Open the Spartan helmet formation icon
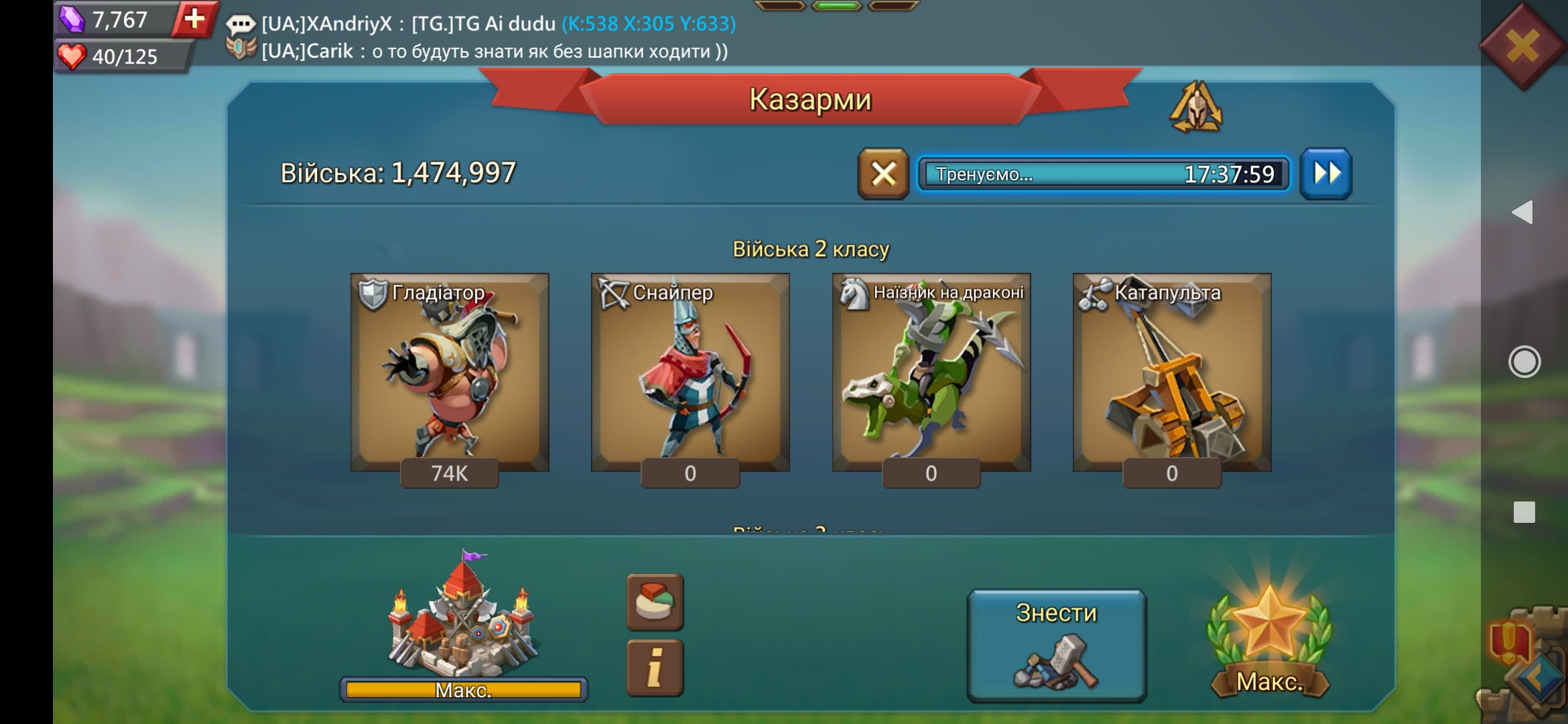This screenshot has height=724, width=1568. point(1196,107)
